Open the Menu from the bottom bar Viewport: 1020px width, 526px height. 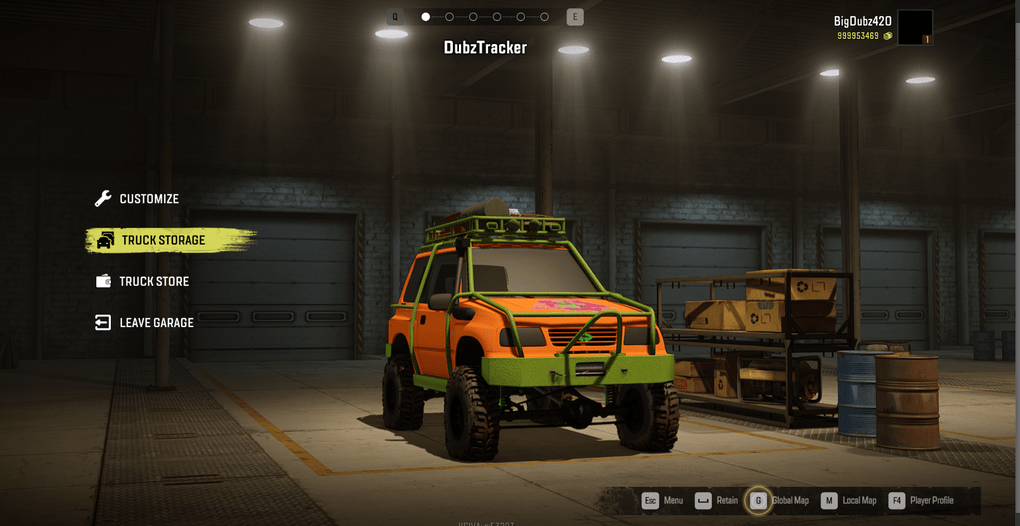click(663, 500)
